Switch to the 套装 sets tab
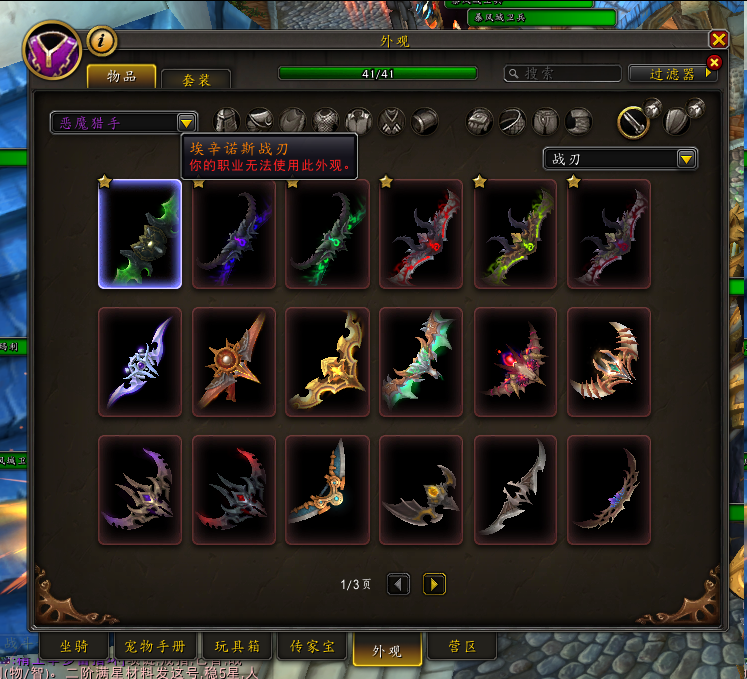Screen dimensions: 747x679 196,80
